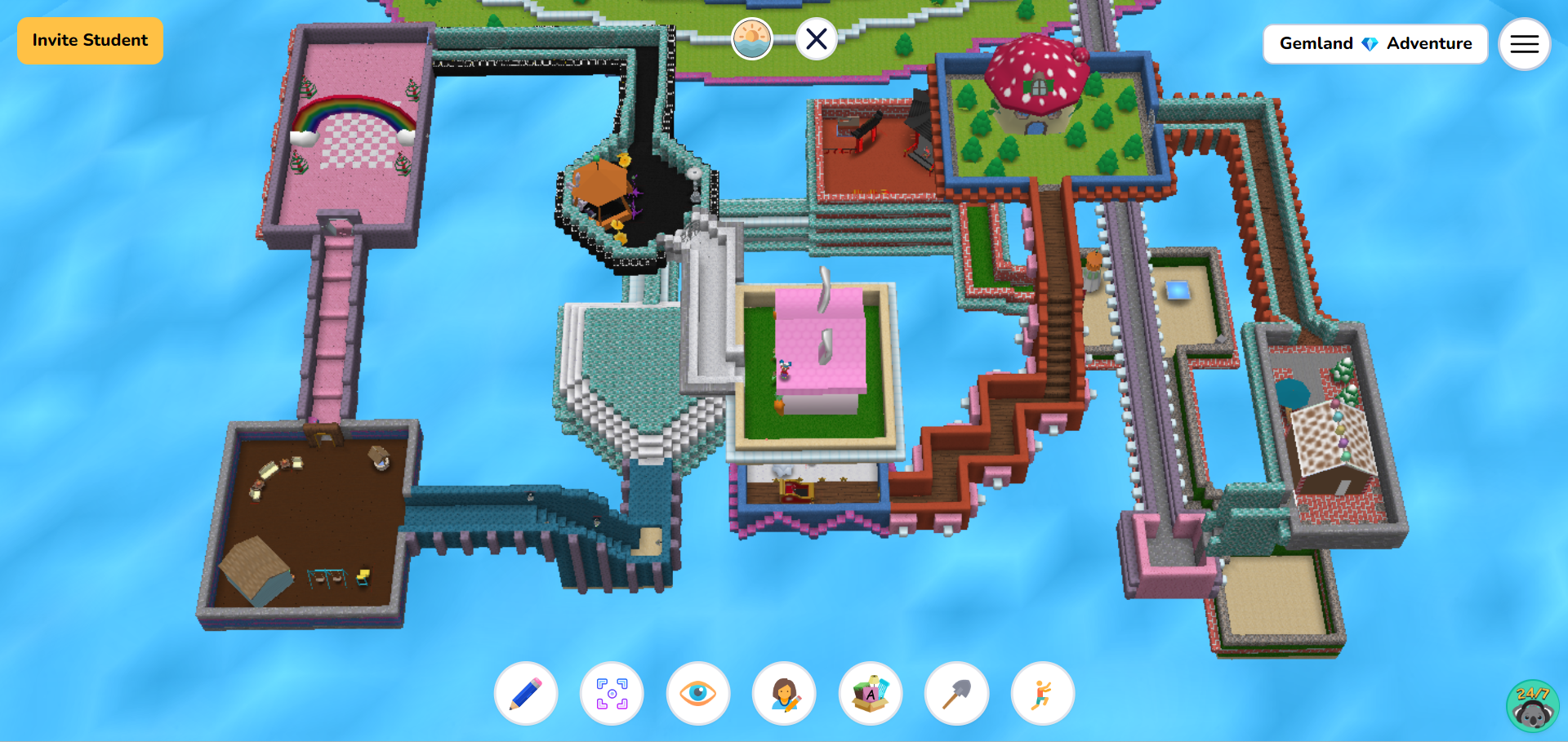The width and height of the screenshot is (1568, 742).
Task: Toggle the day/night sun control
Action: coord(751,38)
